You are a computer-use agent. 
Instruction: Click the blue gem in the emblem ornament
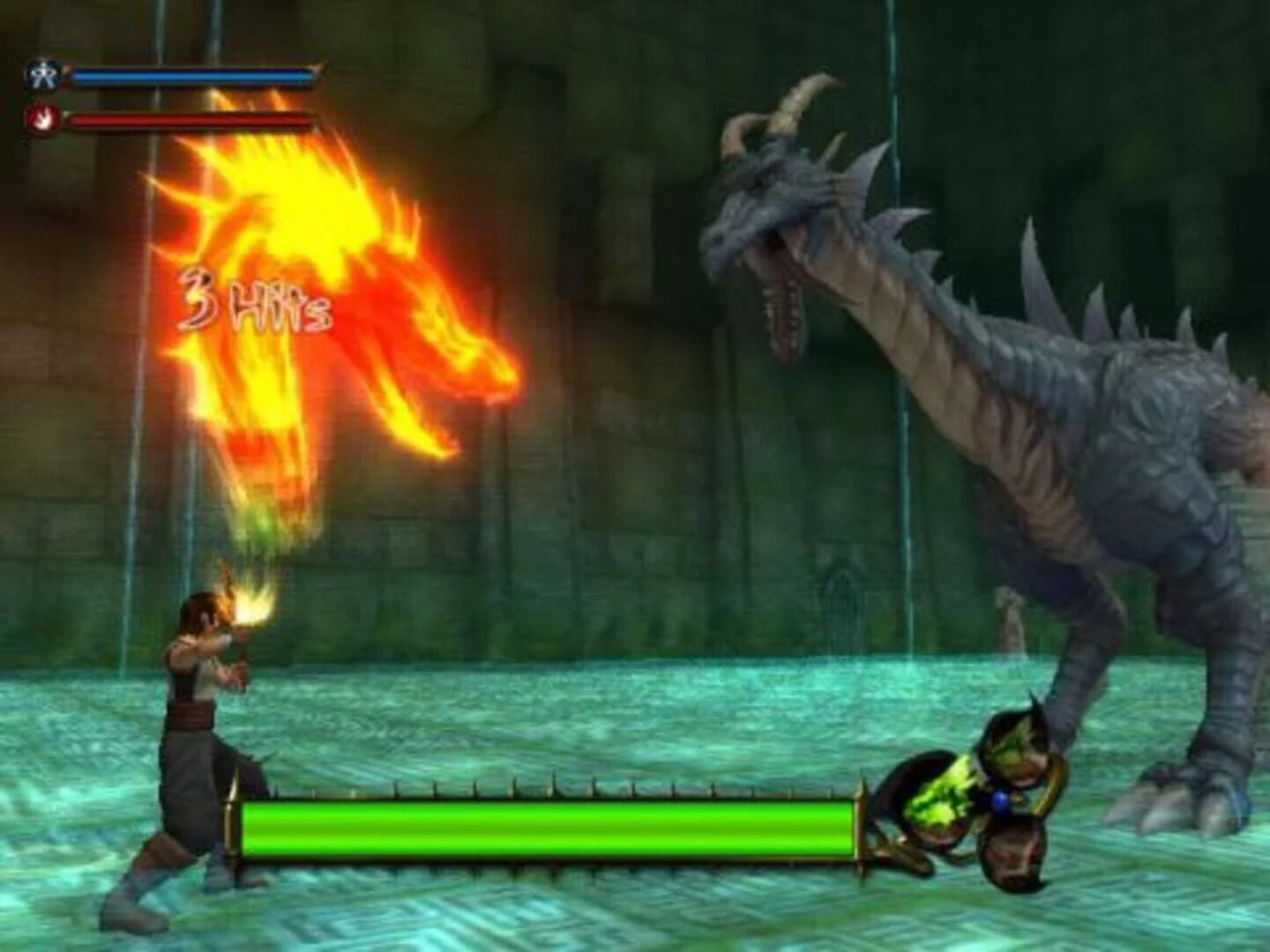pyautogui.click(x=1000, y=800)
